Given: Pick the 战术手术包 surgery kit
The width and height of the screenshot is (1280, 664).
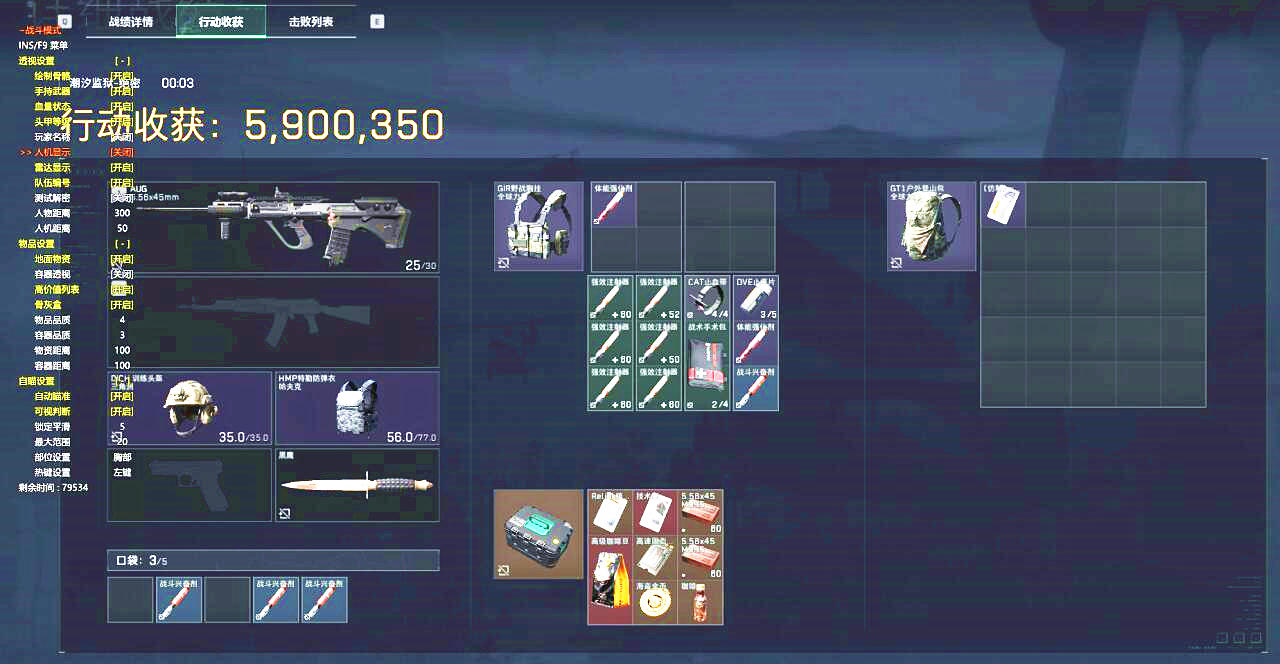Looking at the screenshot, I should pyautogui.click(x=707, y=365).
